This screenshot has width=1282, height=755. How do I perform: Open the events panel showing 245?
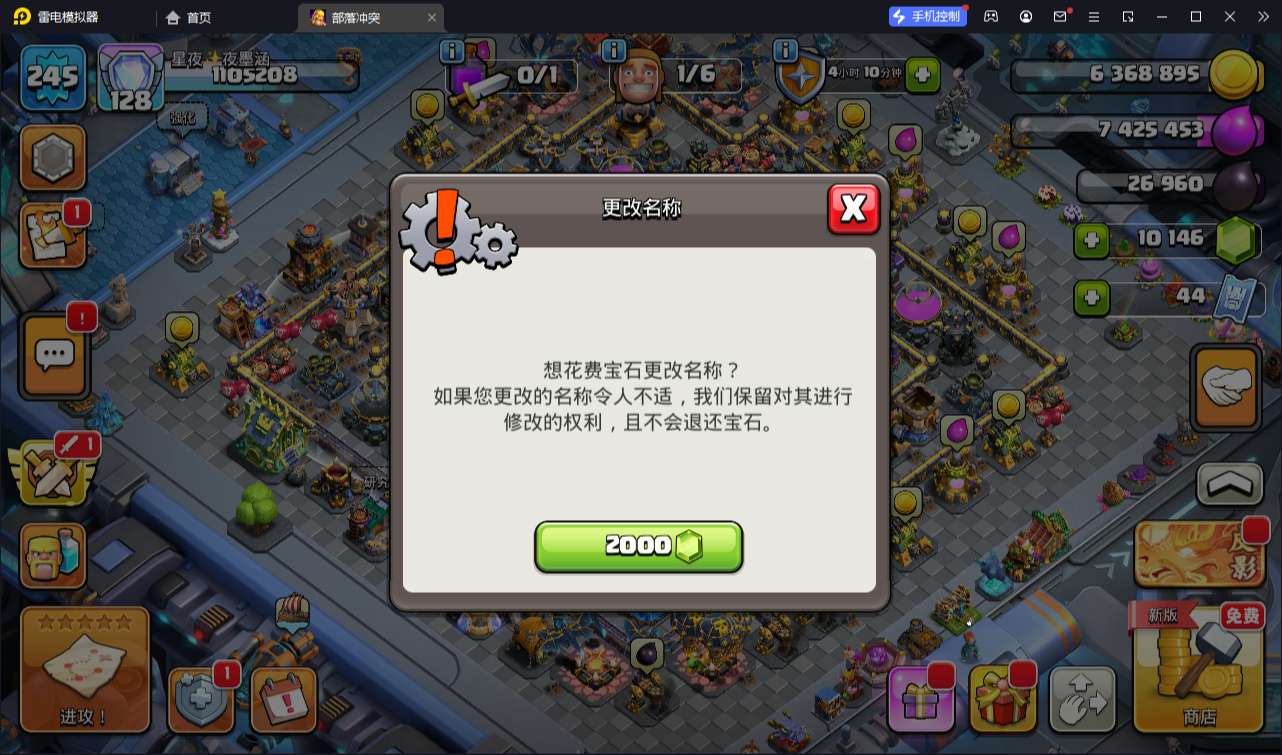point(51,77)
